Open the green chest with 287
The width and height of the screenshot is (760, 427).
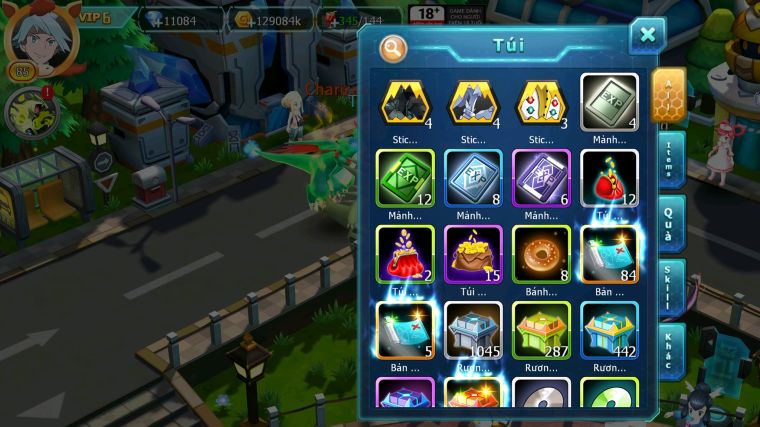(541, 330)
